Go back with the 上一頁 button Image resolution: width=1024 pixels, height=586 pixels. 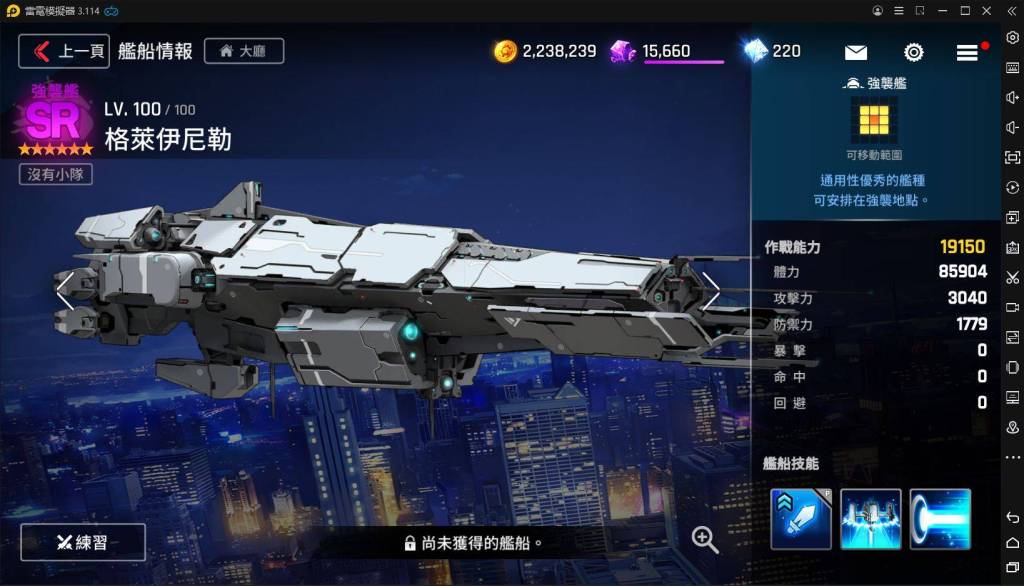coord(64,51)
